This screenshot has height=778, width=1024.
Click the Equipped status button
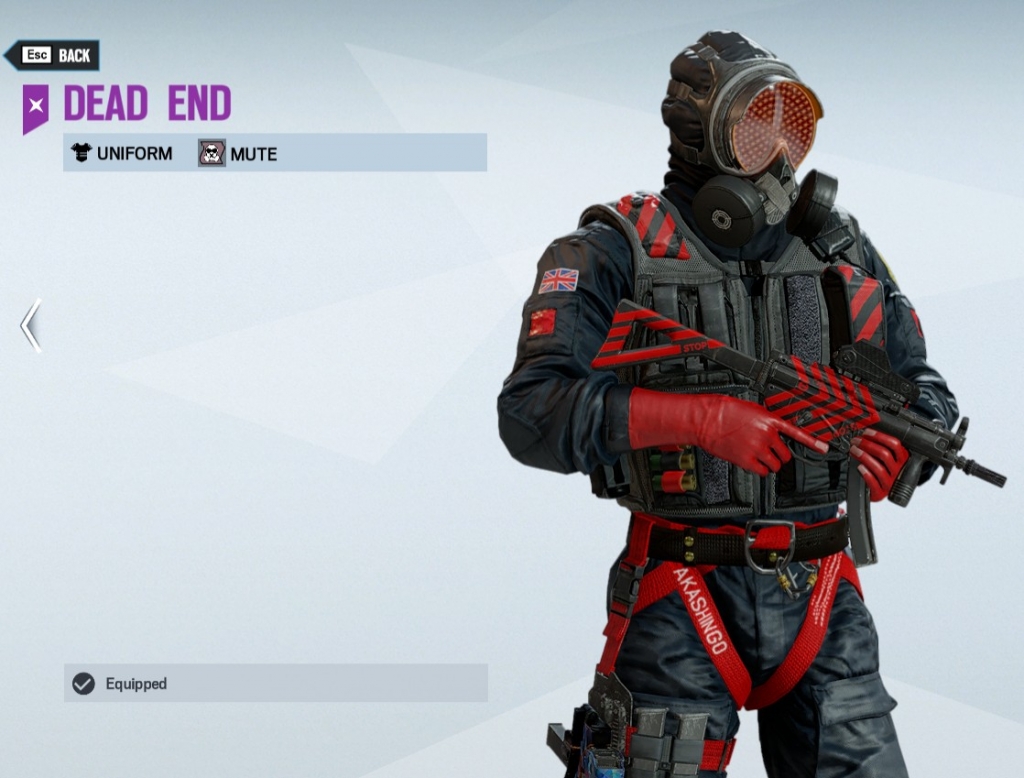(x=275, y=683)
